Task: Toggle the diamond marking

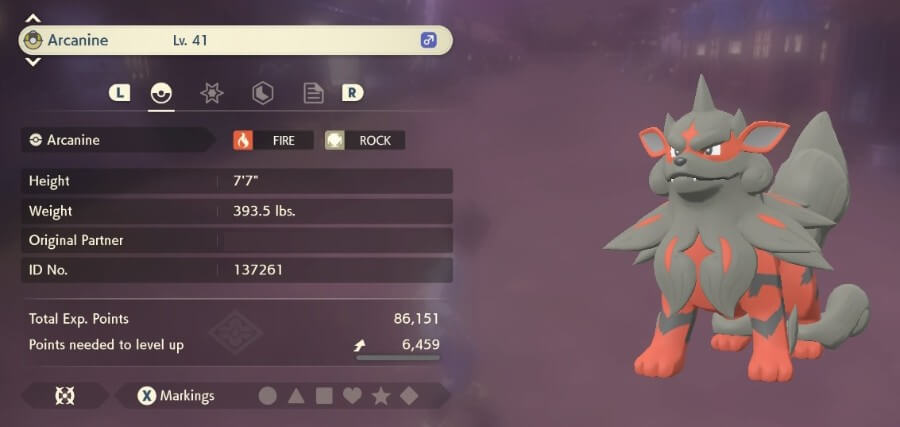Action: point(408,396)
